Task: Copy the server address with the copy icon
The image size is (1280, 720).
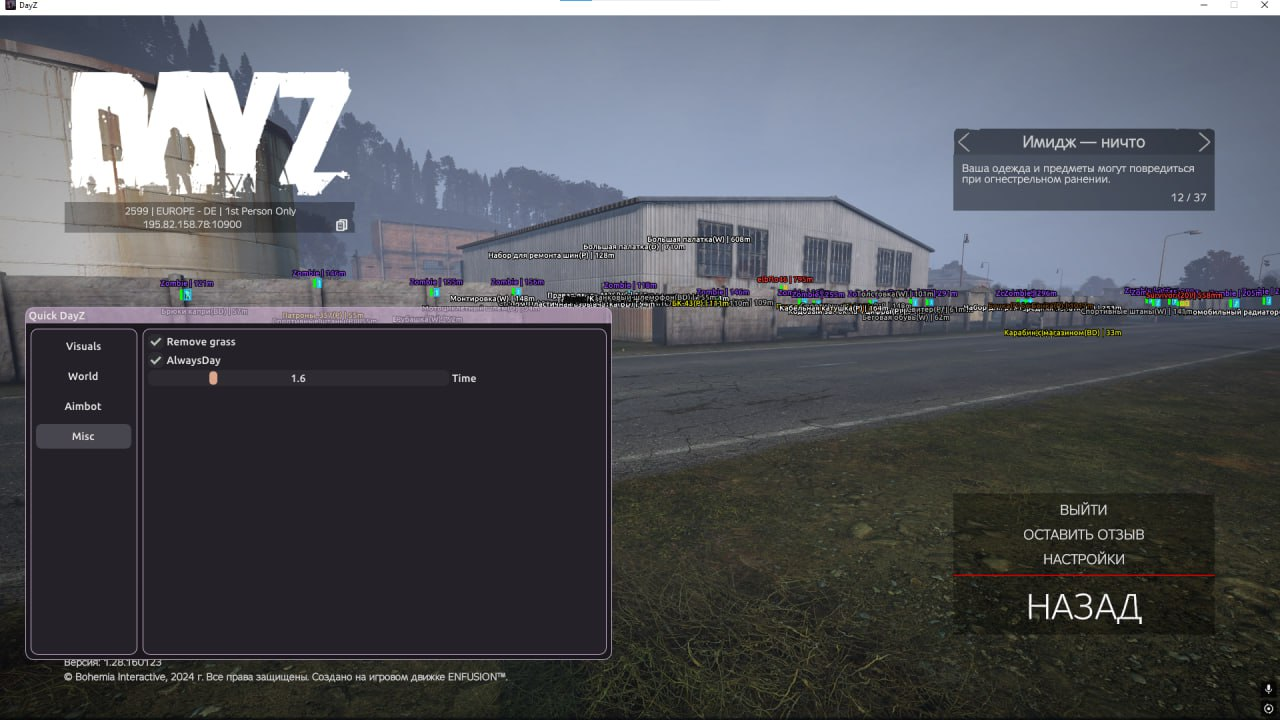Action: 341,225
